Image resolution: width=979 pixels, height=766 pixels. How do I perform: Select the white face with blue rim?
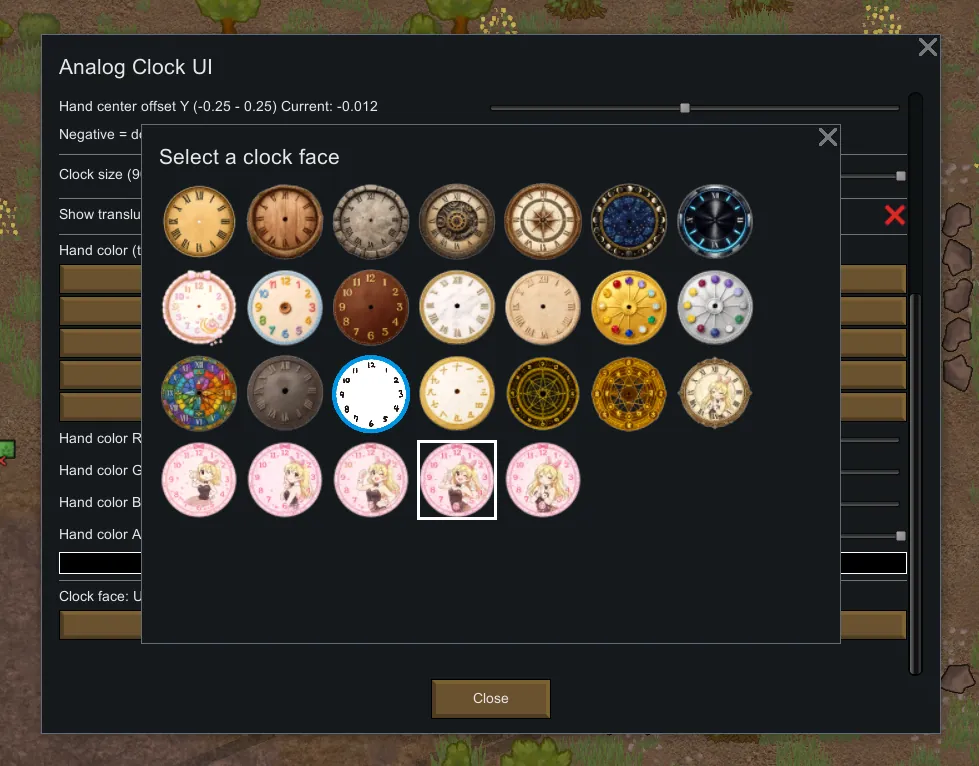(371, 393)
